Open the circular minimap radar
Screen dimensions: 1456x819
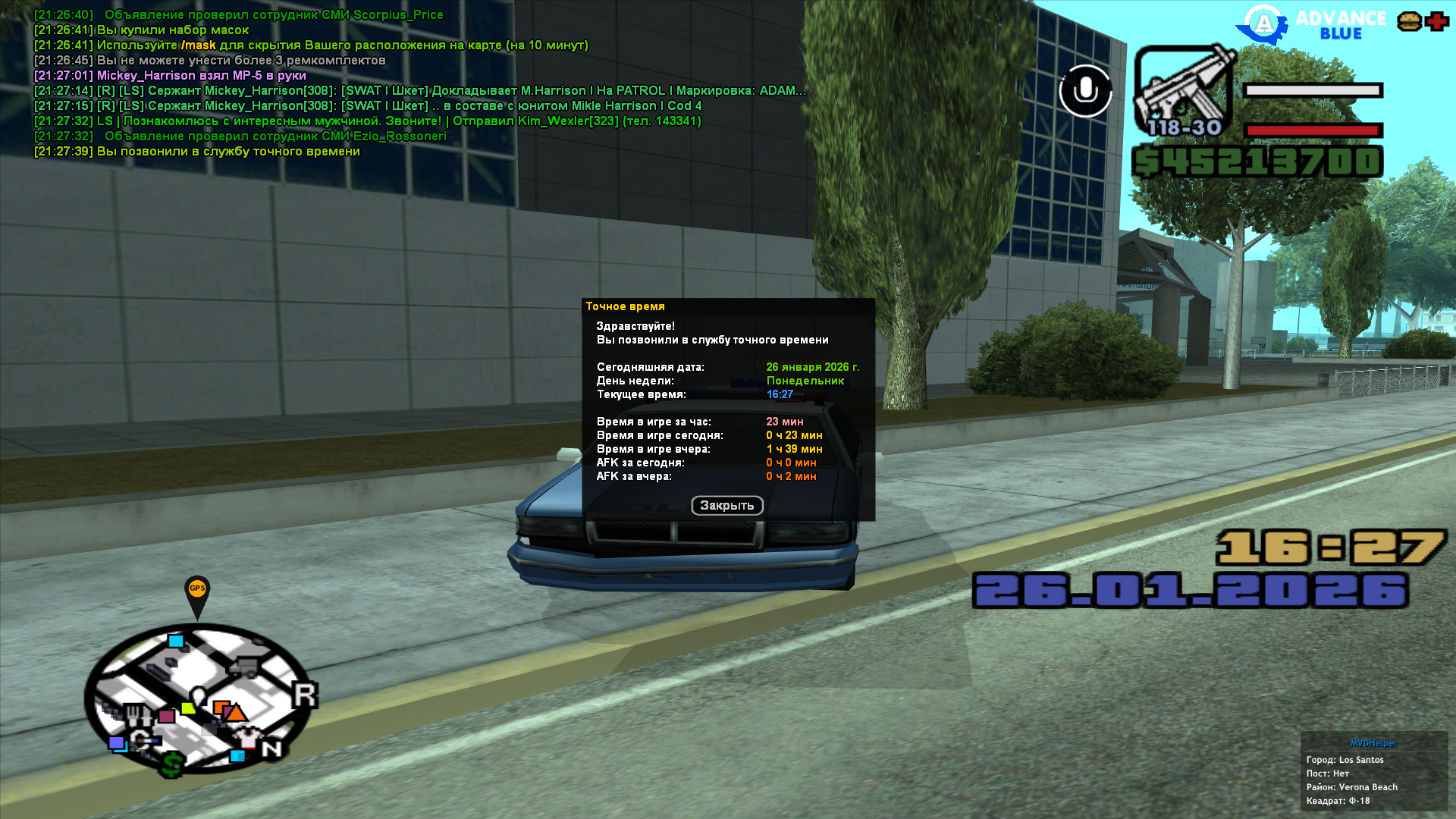199,698
